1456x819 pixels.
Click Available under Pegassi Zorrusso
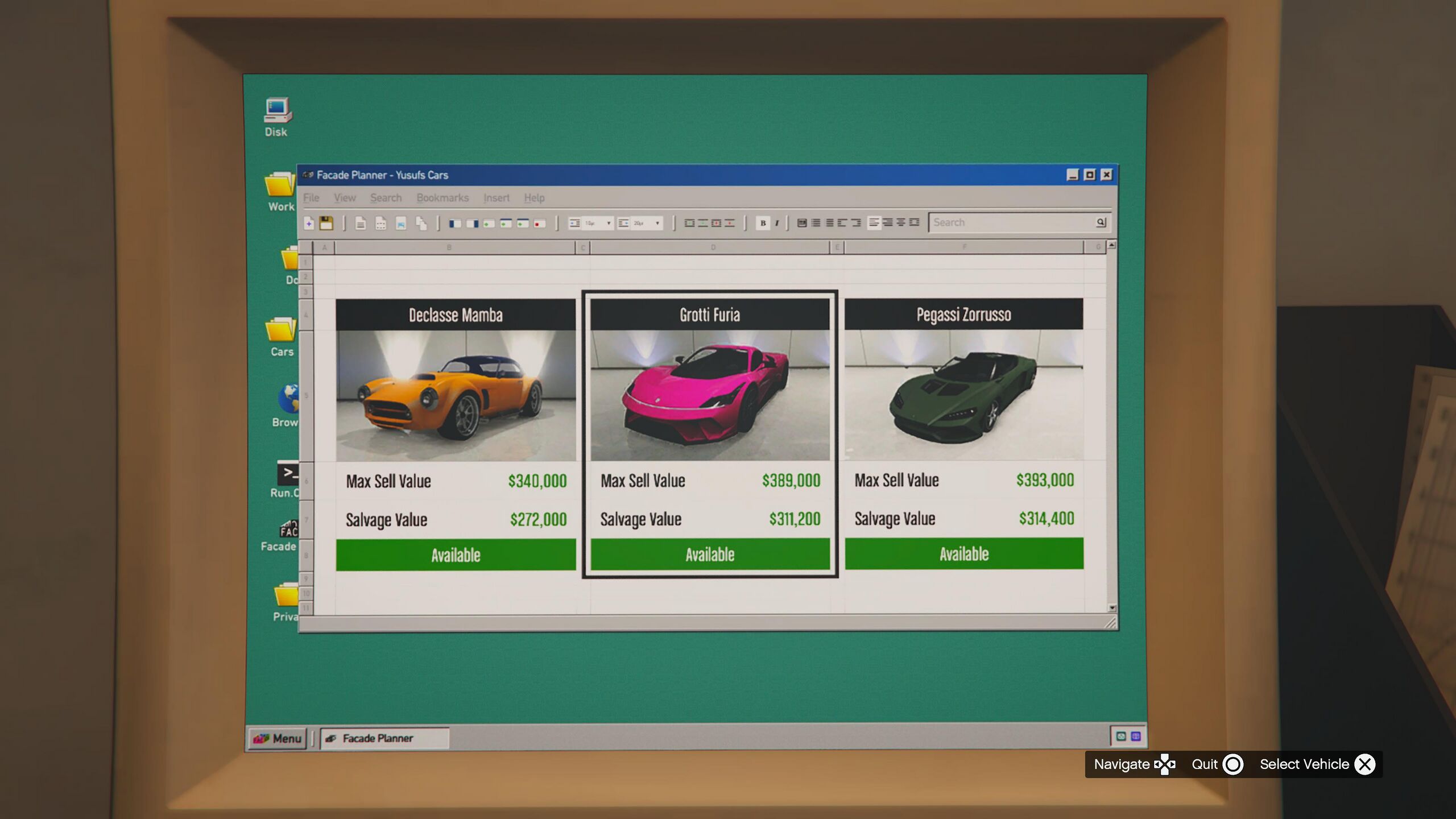pyautogui.click(x=963, y=553)
